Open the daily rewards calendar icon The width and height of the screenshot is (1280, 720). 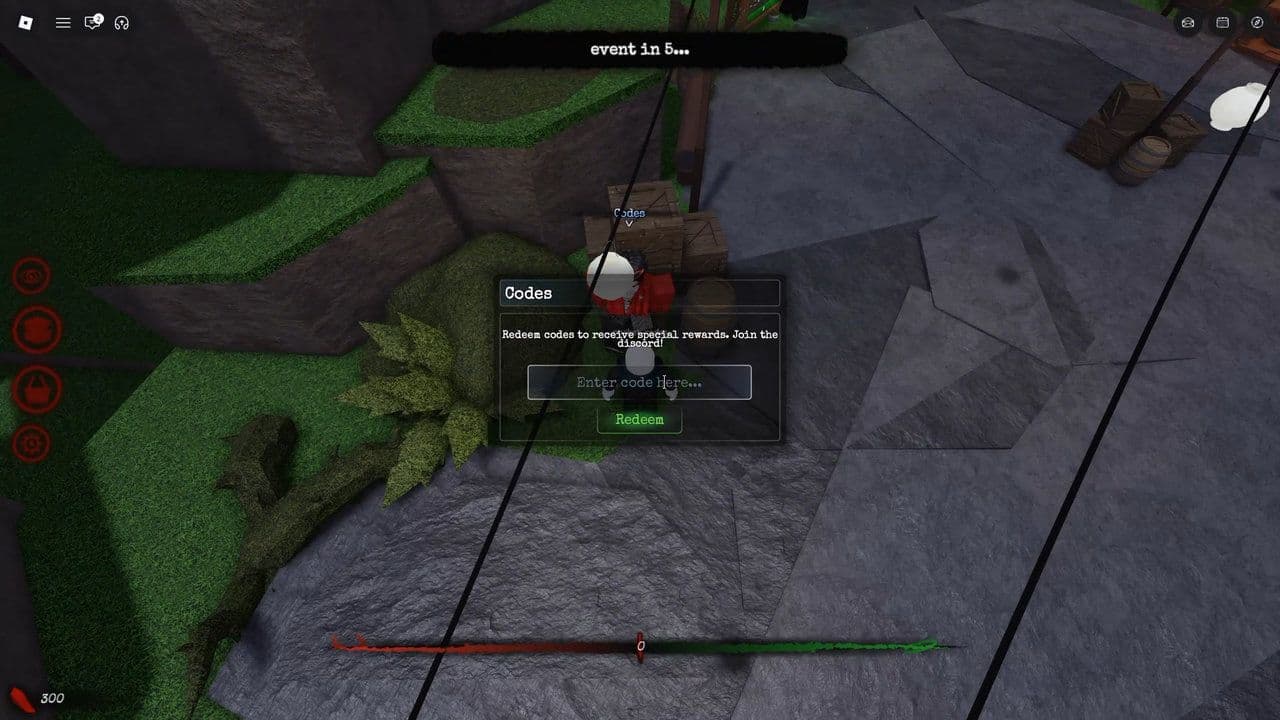point(1221,22)
